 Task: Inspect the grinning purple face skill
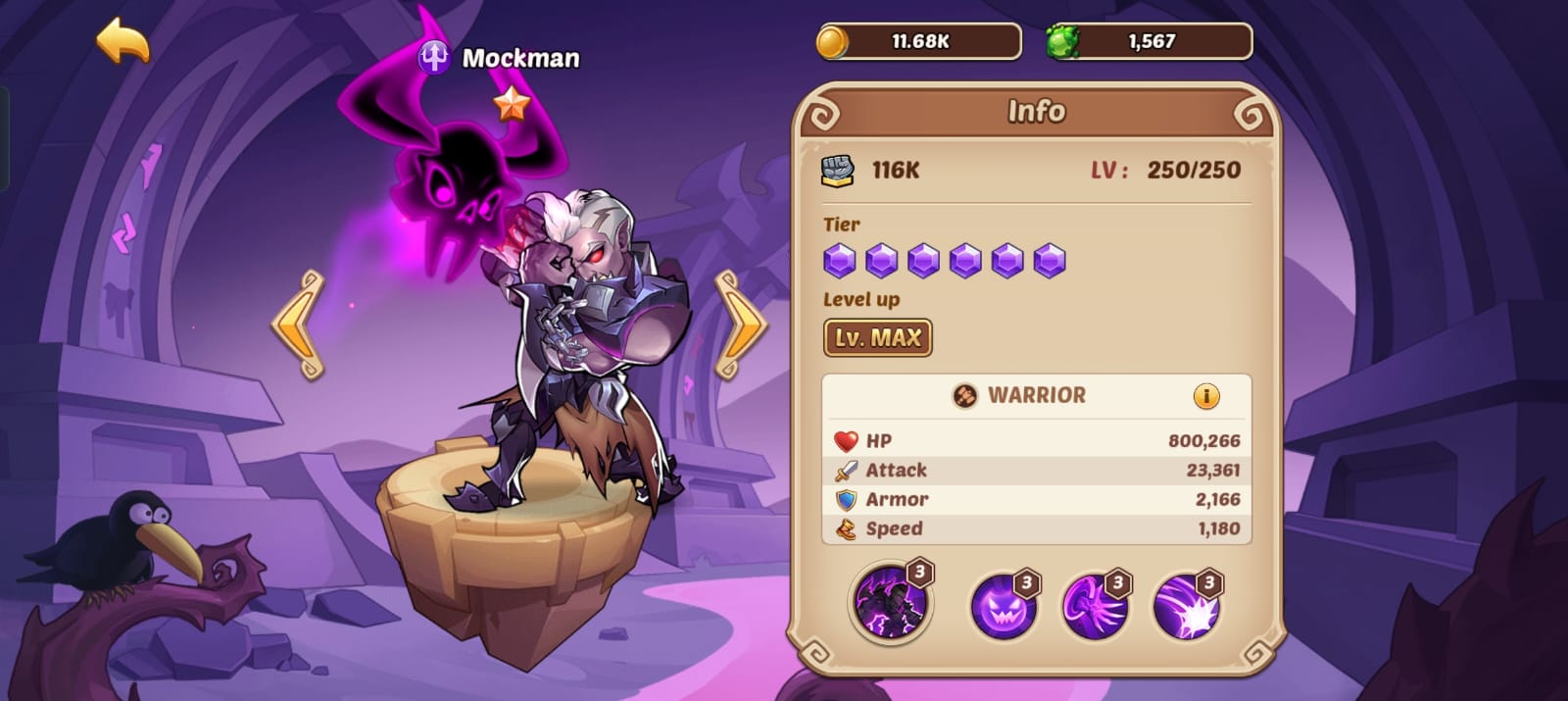(x=1003, y=606)
